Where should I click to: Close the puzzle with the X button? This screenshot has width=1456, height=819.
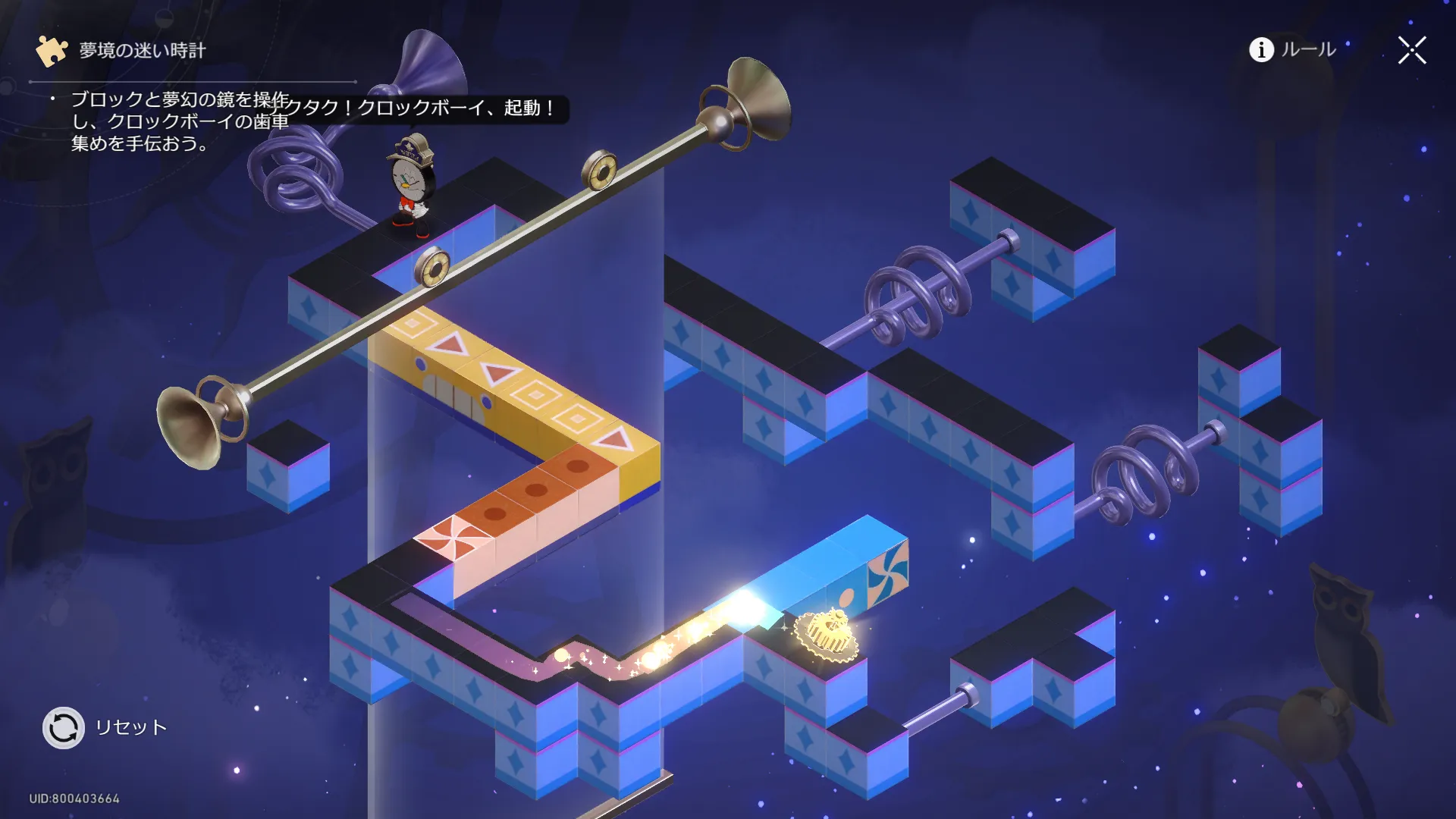(x=1412, y=51)
